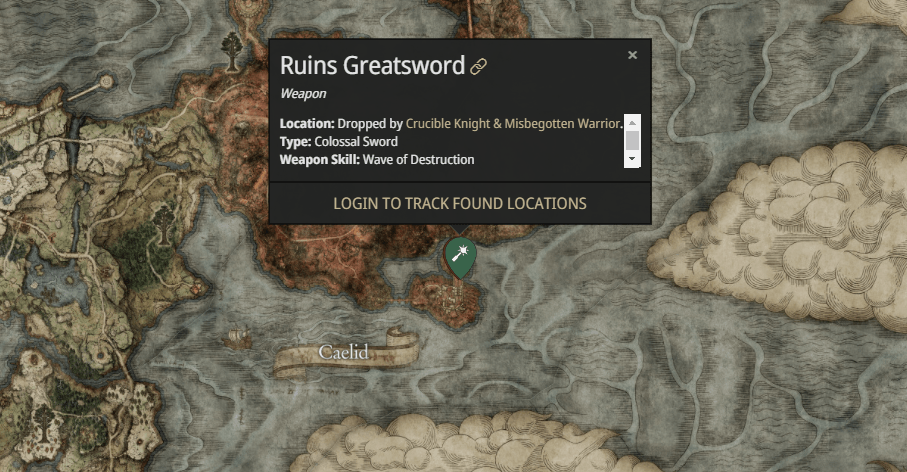Click the permalink chain icon beside Ruins Greatsword
The image size is (907, 472).
[x=479, y=67]
